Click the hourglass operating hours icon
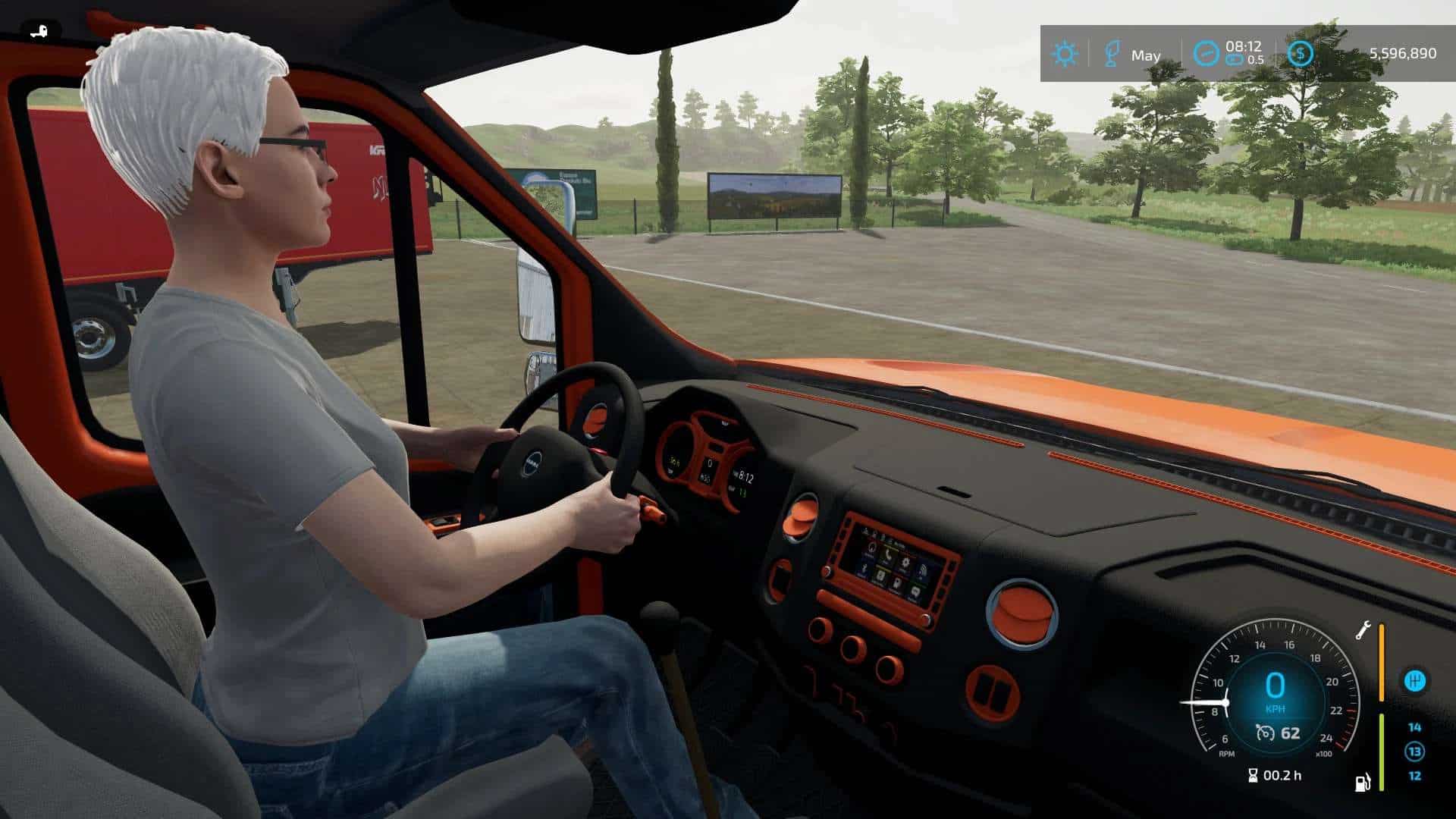The image size is (1456, 819). 1252,775
